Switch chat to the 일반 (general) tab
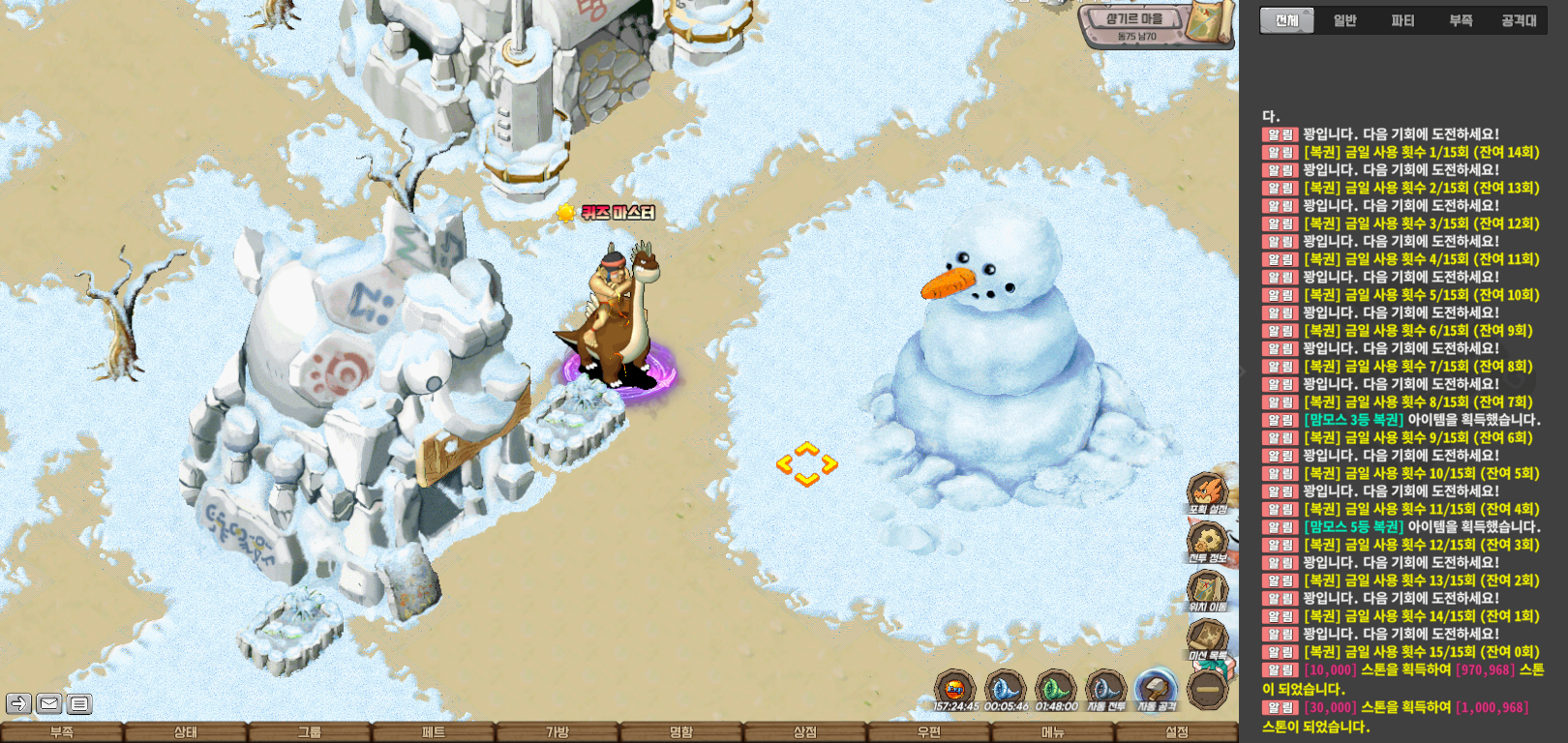1568x743 pixels. tap(1344, 20)
